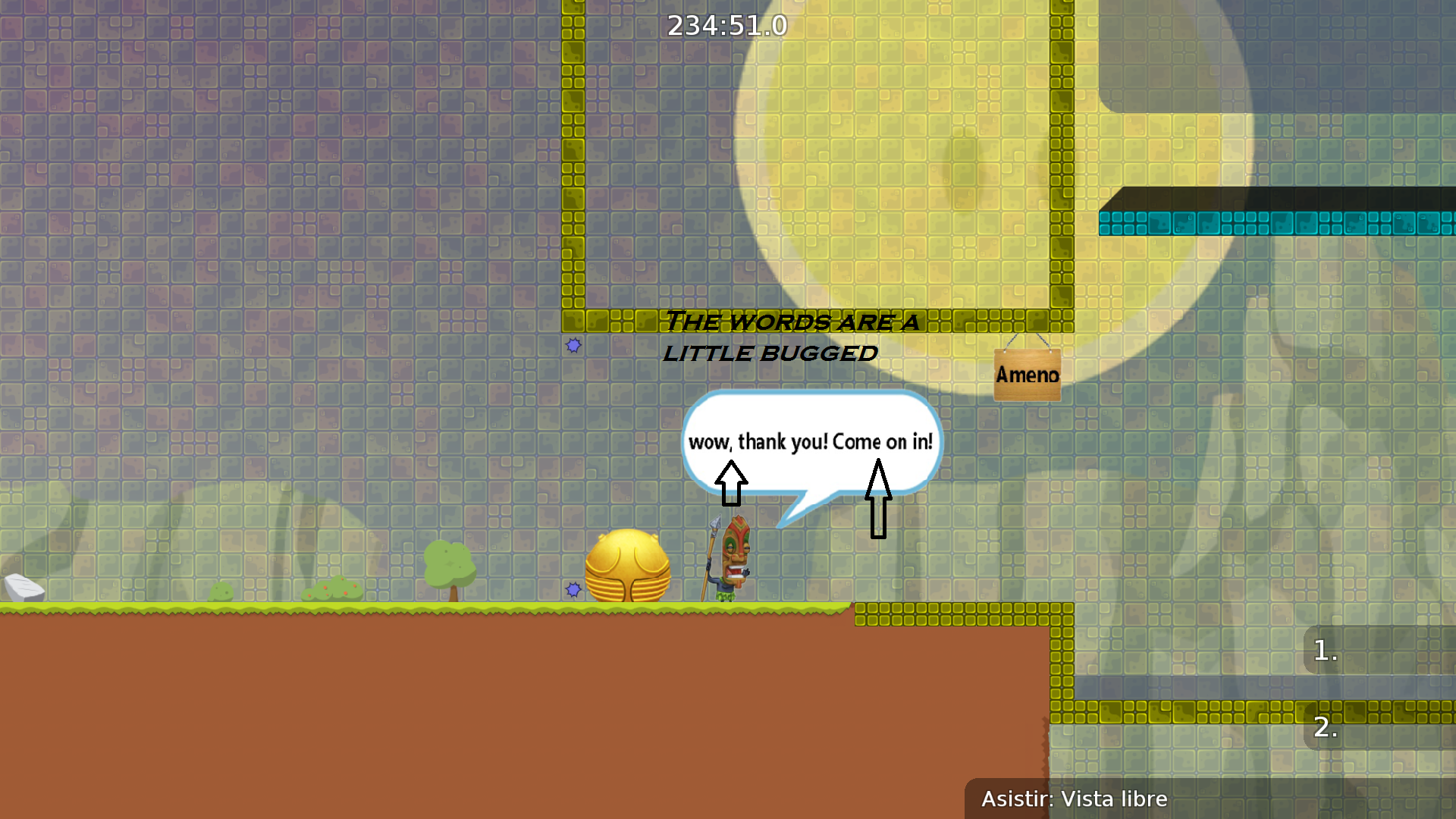Screen dimensions: 1456x819
Task: Click the 234:51.0 timer at the top
Action: pyautogui.click(x=726, y=25)
